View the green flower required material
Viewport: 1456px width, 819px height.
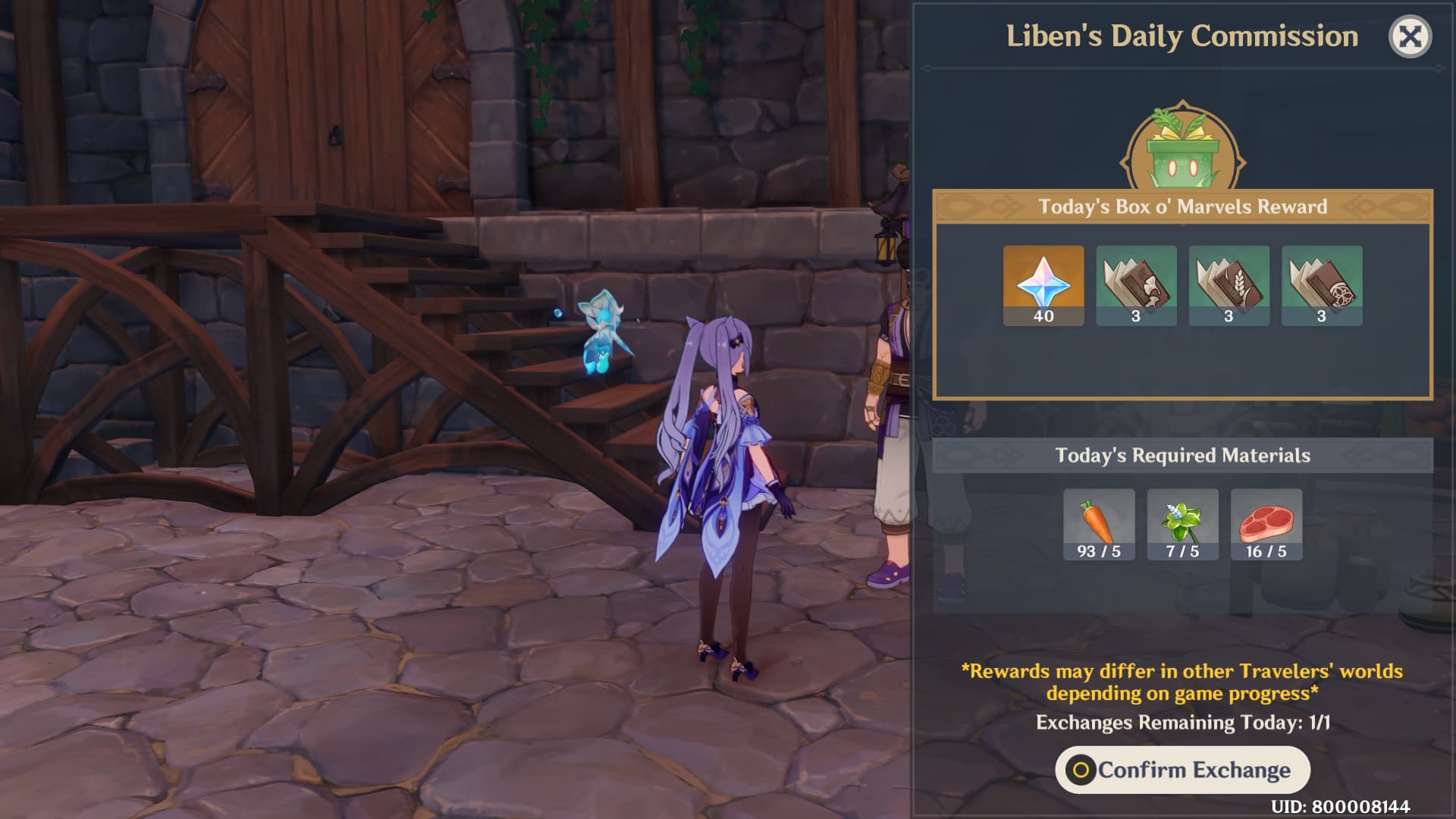pyautogui.click(x=1182, y=524)
